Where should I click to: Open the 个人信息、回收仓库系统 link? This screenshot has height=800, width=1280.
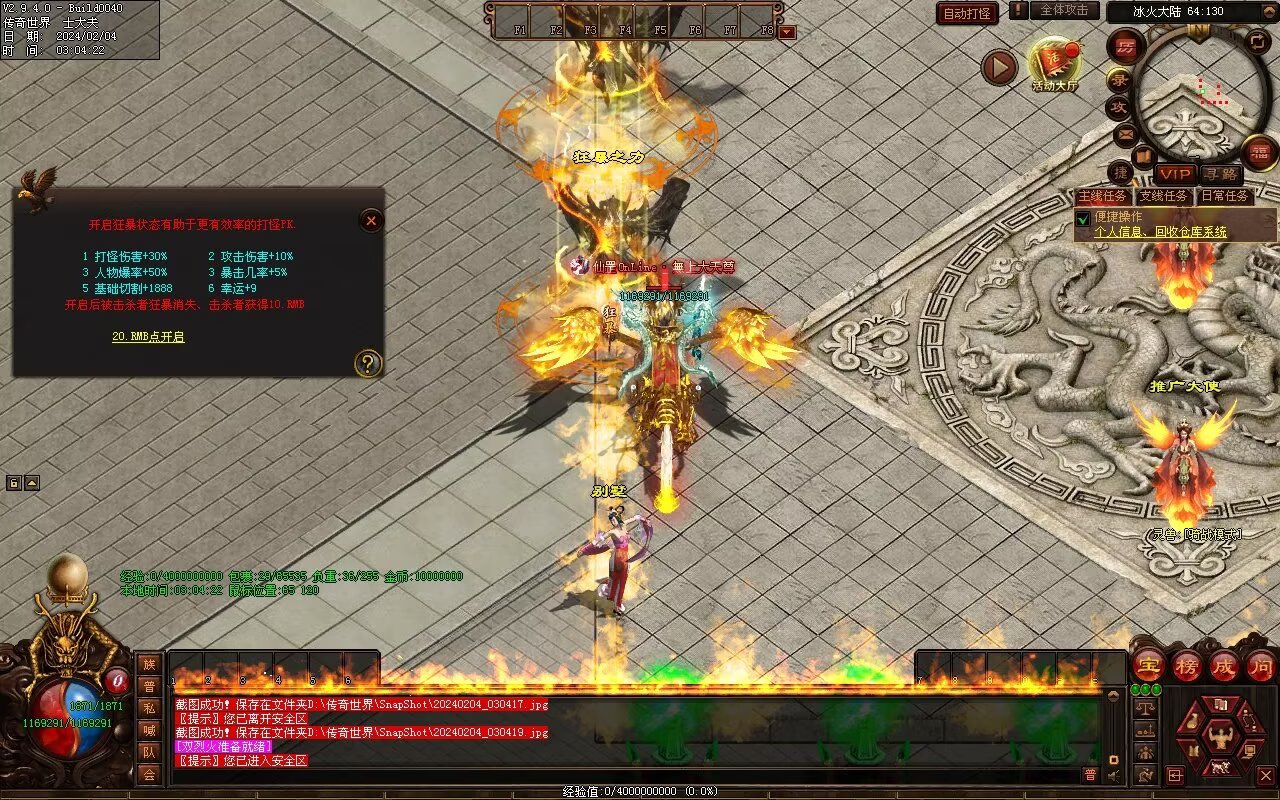[1160, 232]
